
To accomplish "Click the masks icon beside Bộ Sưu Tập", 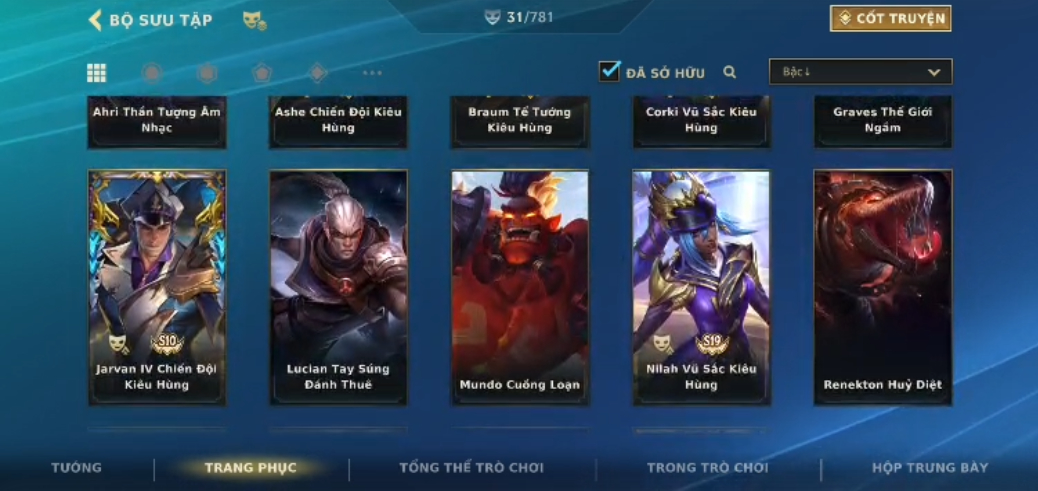I will (x=254, y=20).
